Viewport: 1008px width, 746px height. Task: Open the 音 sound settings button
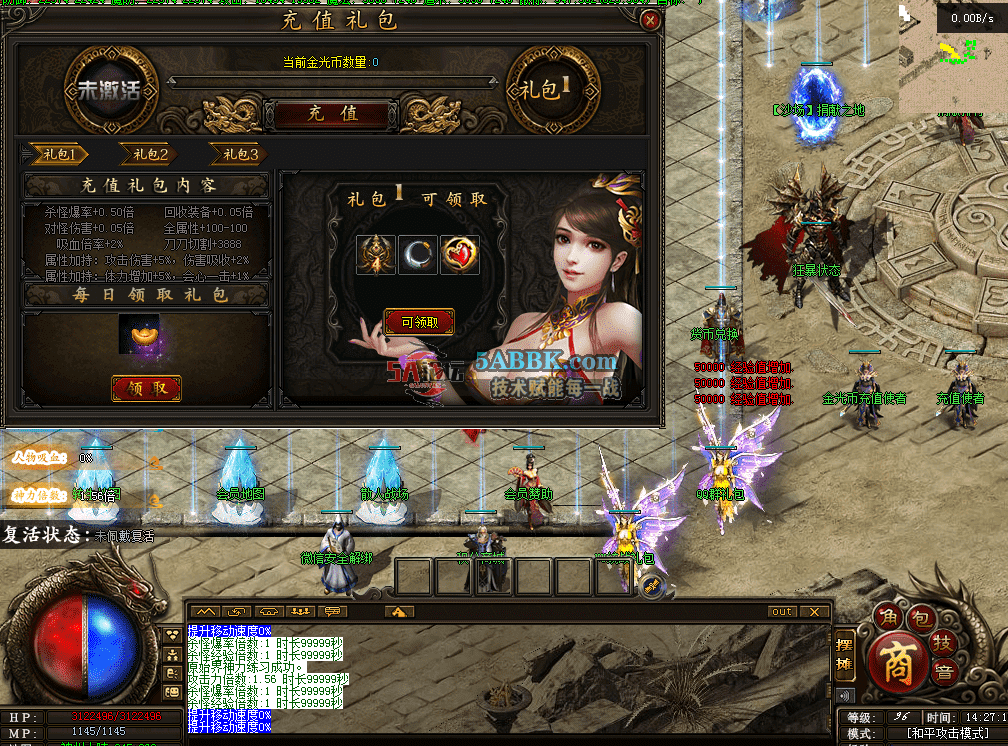pyautogui.click(x=941, y=671)
